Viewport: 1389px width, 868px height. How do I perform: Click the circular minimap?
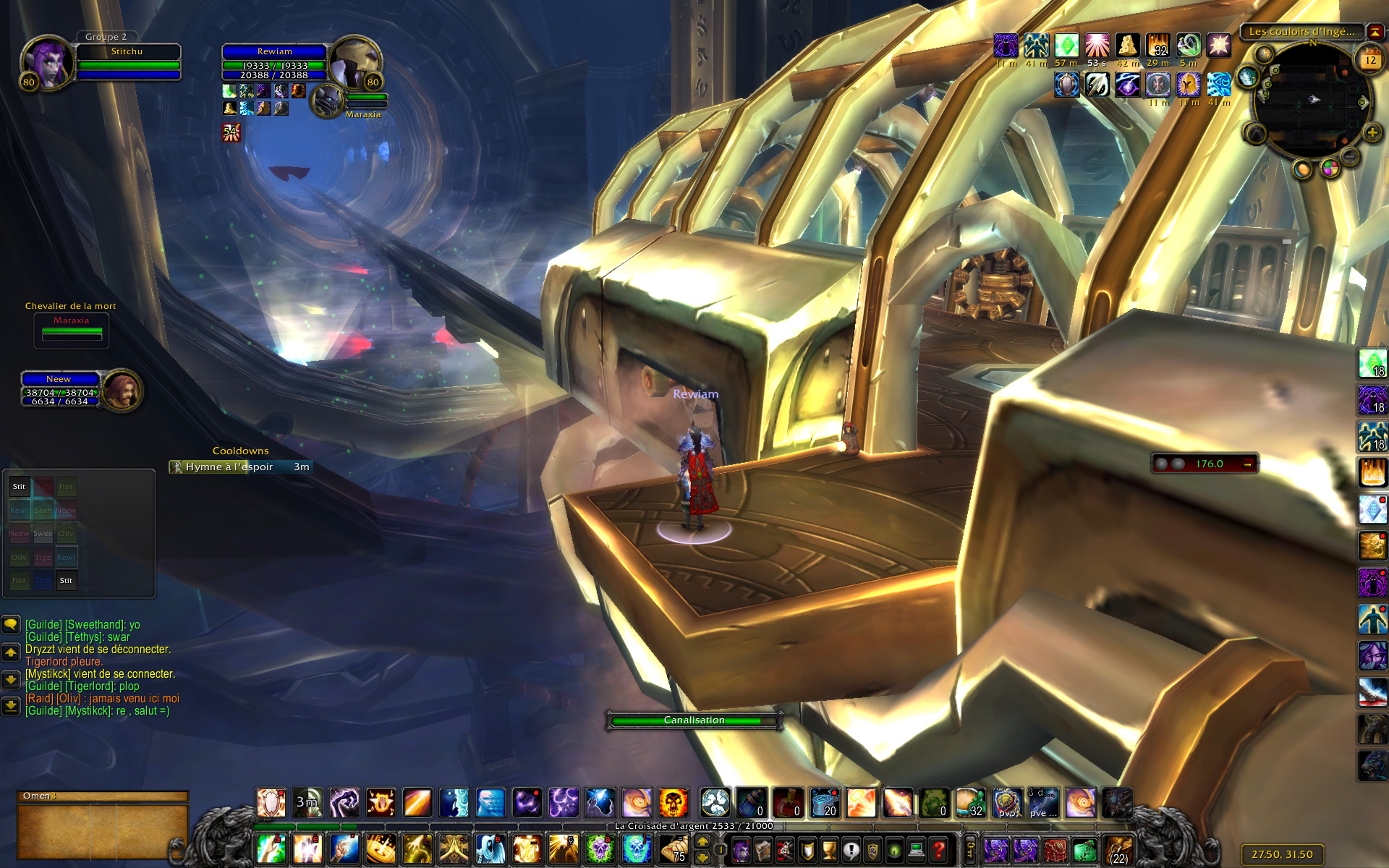[x=1311, y=99]
